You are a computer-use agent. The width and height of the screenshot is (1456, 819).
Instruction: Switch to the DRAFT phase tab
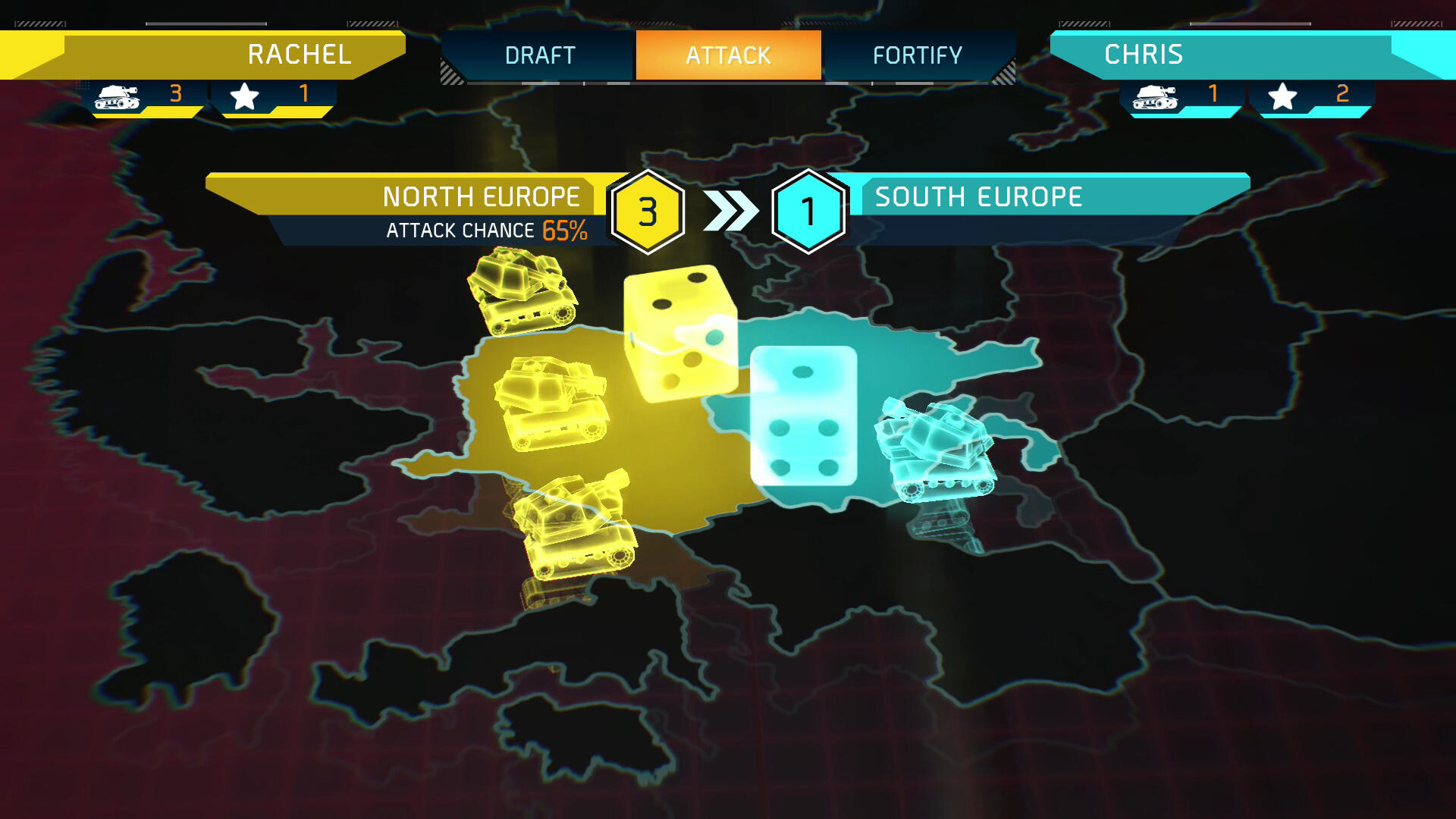[540, 55]
